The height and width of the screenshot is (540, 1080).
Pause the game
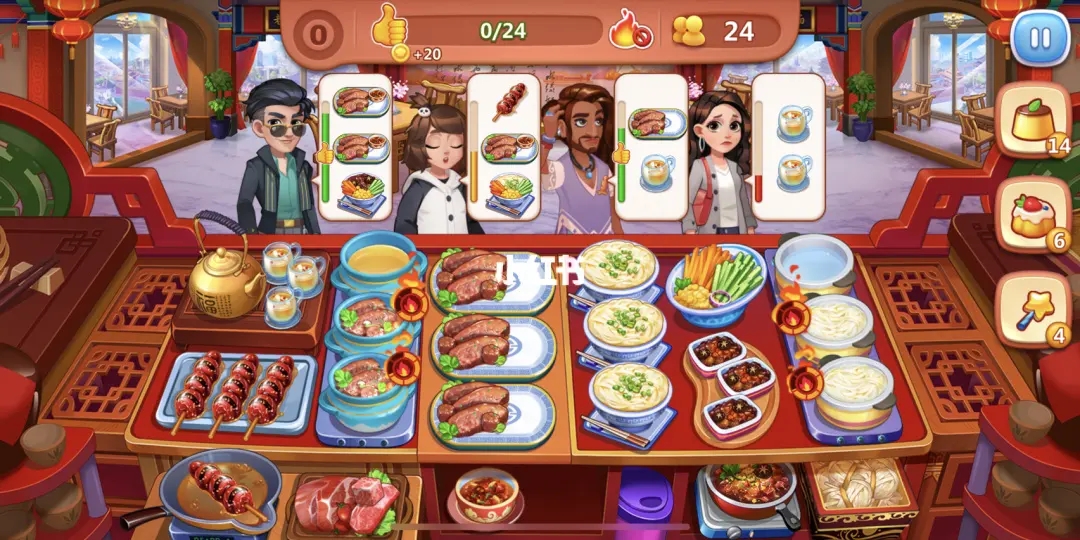(1040, 40)
